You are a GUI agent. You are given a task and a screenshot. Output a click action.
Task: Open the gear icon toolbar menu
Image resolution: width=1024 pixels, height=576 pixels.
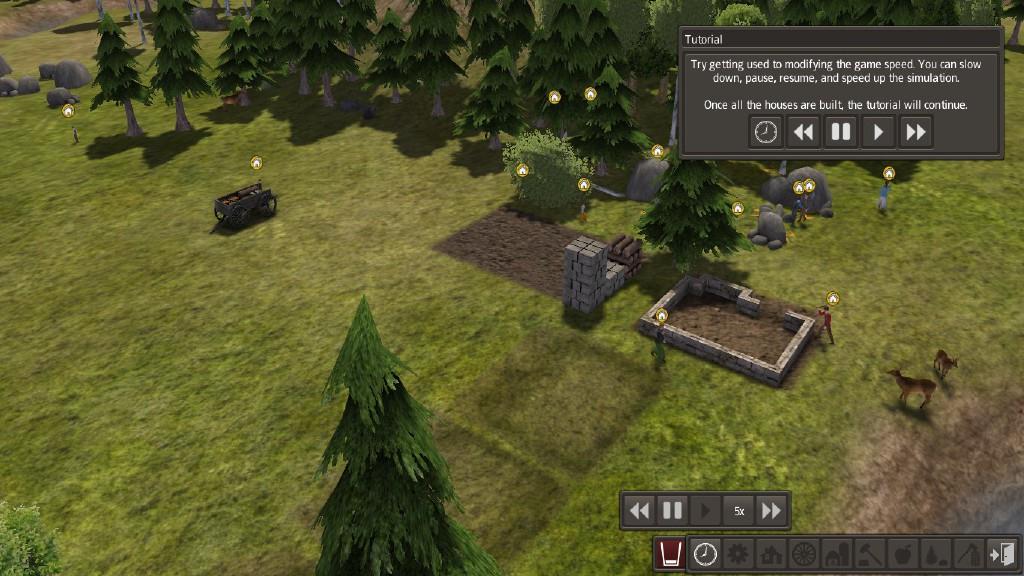tap(738, 553)
